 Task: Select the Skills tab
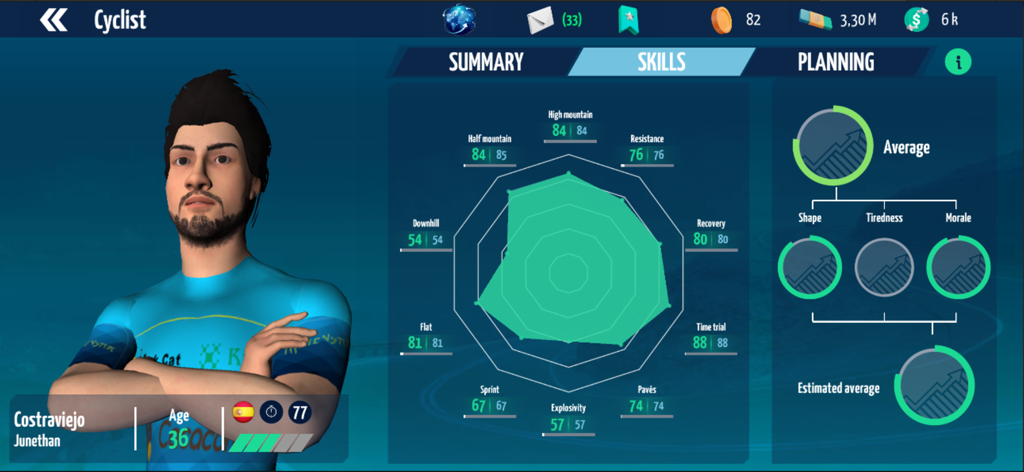[661, 62]
